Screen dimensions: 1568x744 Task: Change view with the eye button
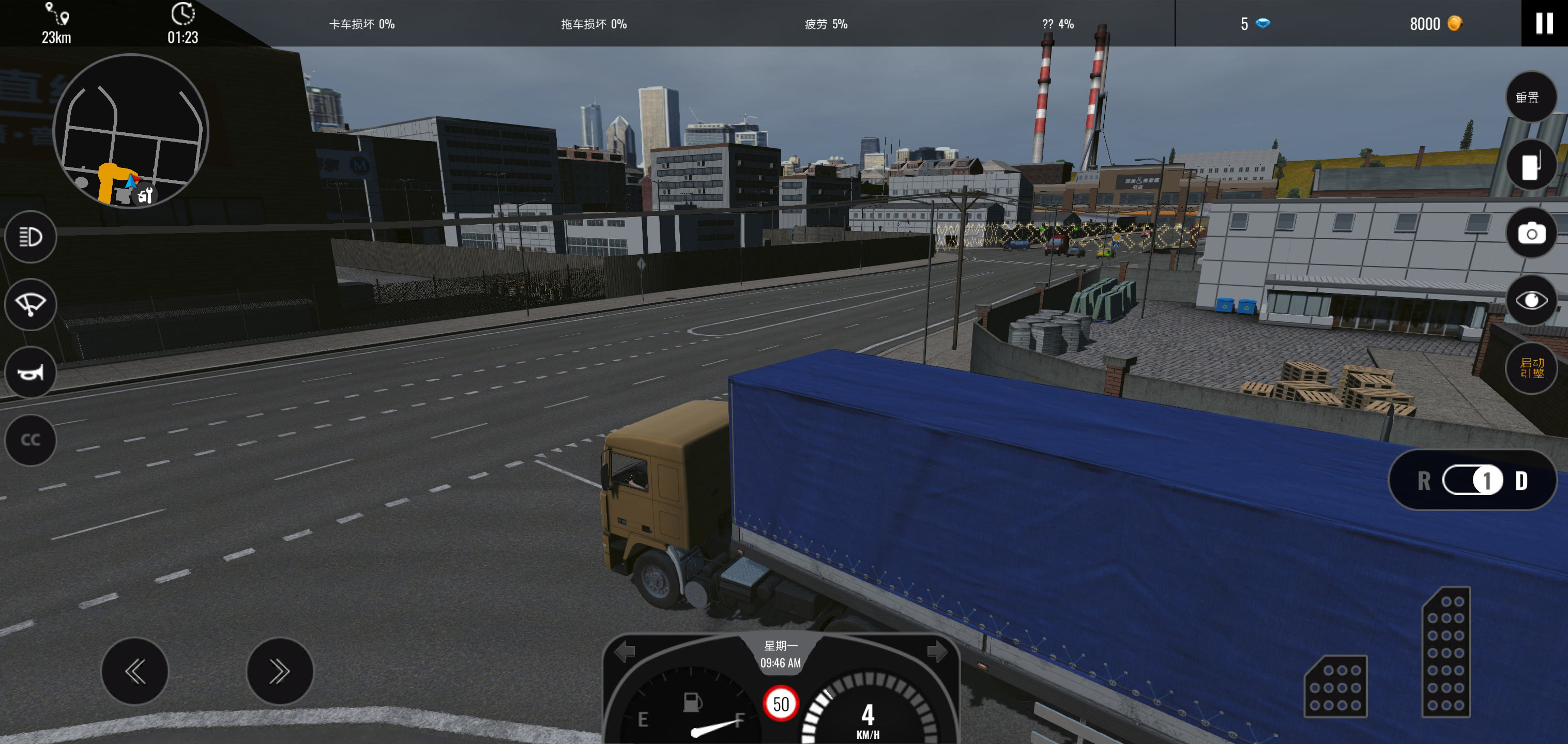click(x=1530, y=301)
